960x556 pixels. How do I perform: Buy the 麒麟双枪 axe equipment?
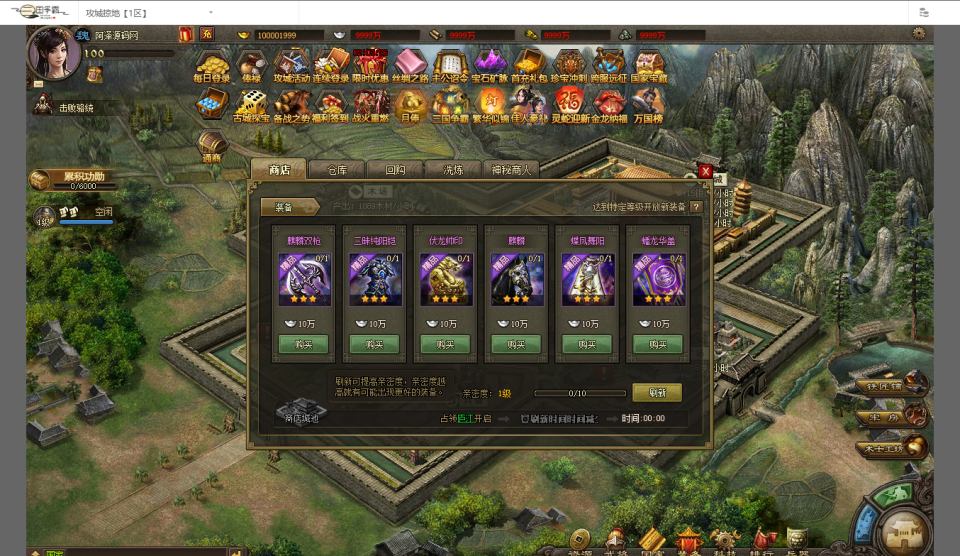tap(303, 344)
